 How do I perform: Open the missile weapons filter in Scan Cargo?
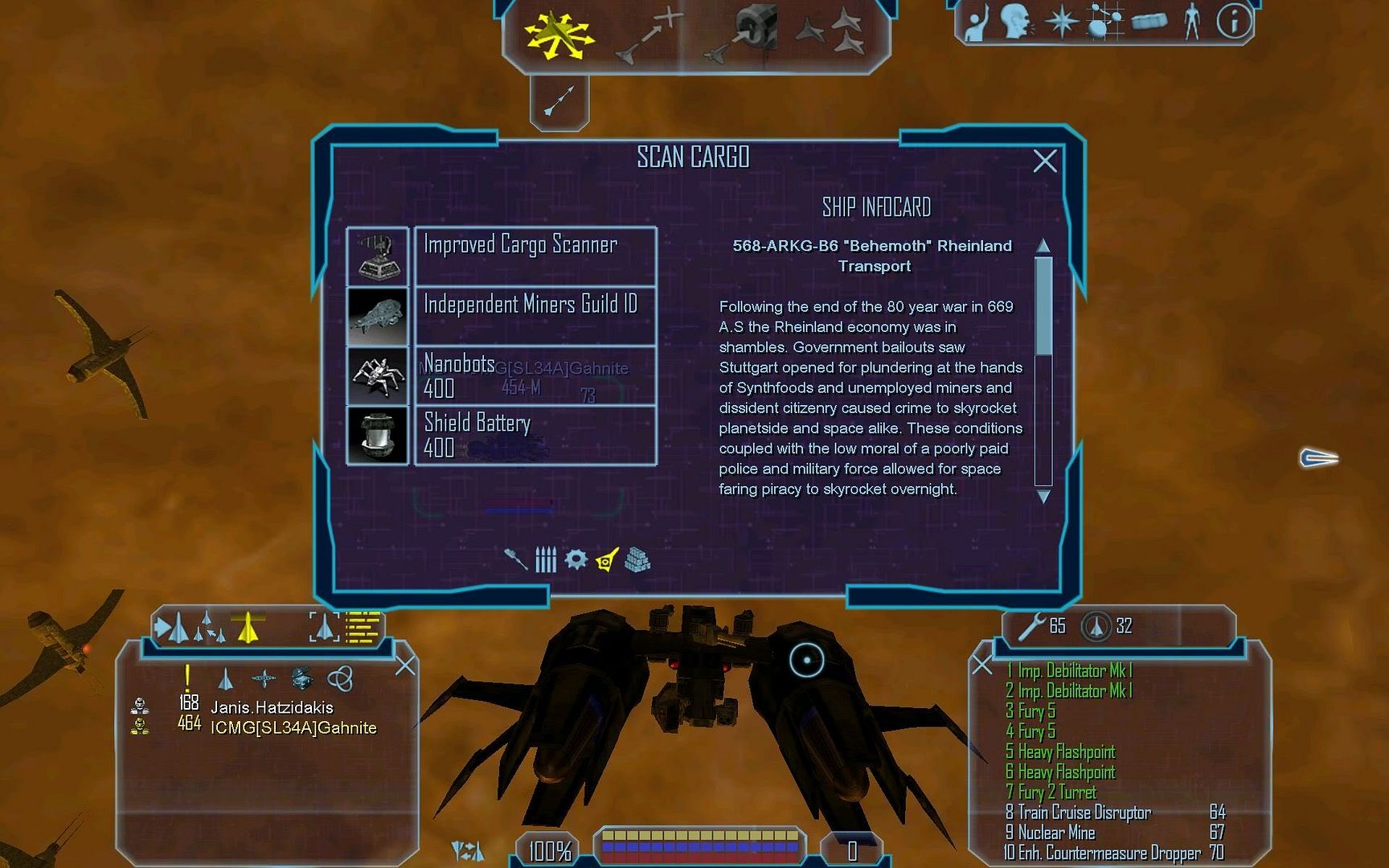pyautogui.click(x=546, y=559)
